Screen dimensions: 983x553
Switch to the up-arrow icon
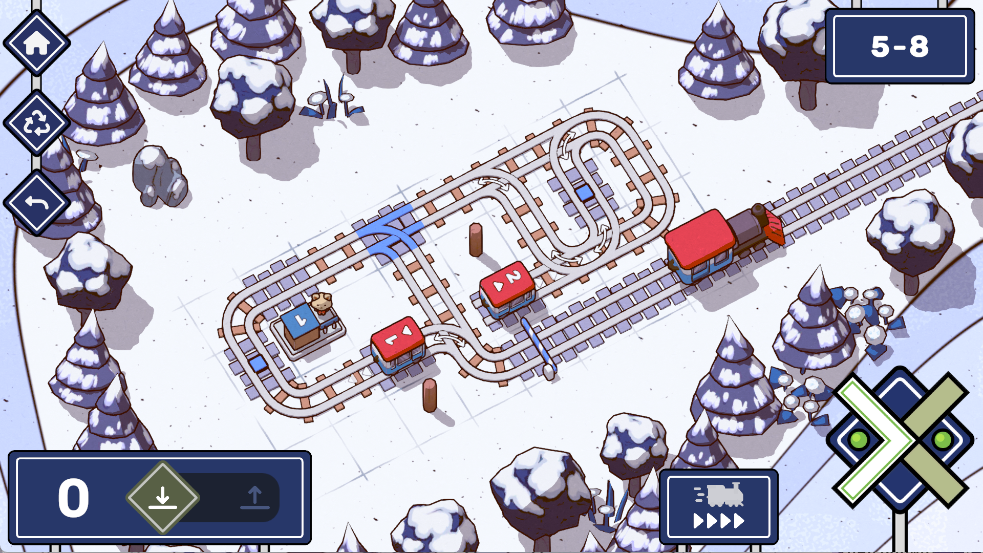[253, 497]
